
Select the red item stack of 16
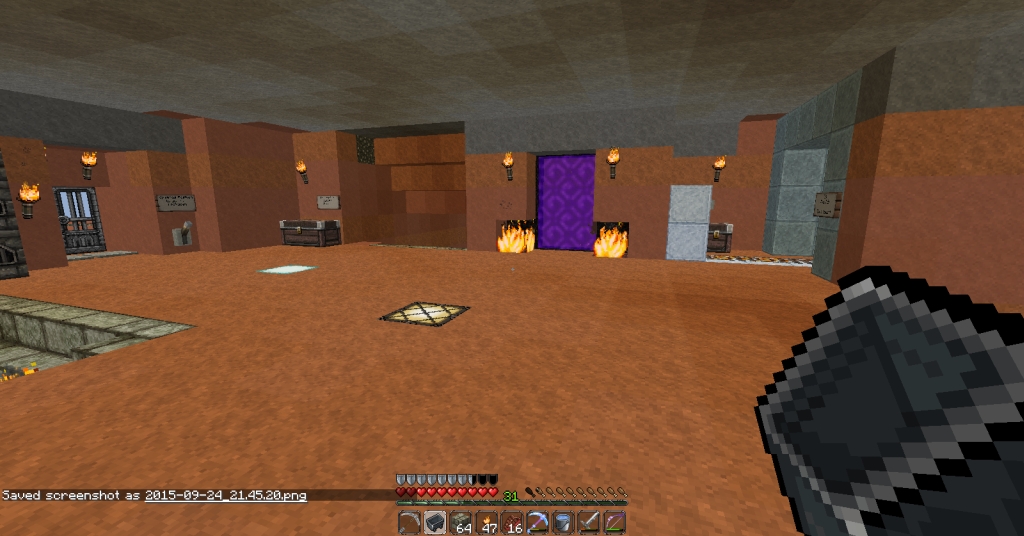(512, 523)
